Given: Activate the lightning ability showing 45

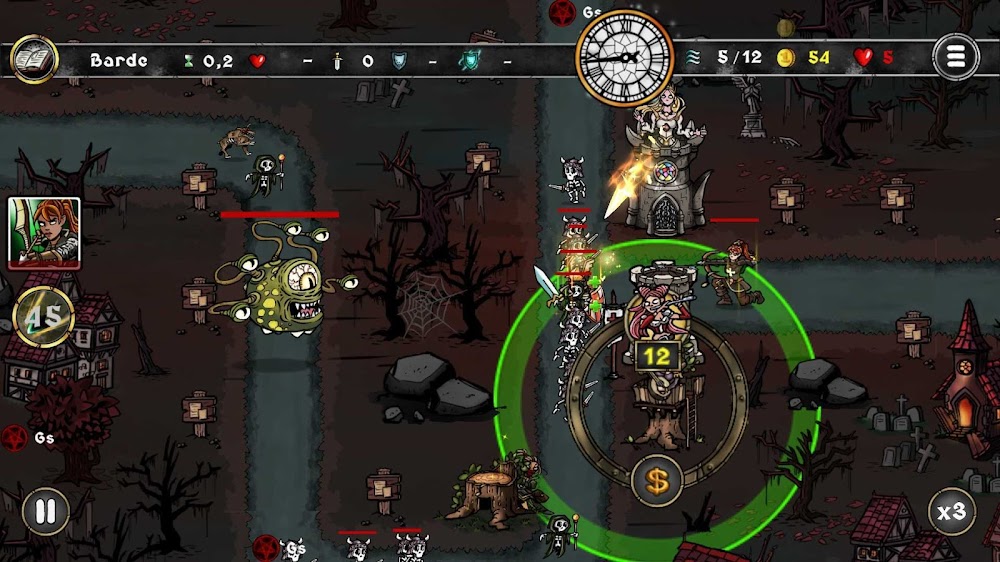Looking at the screenshot, I should point(44,318).
